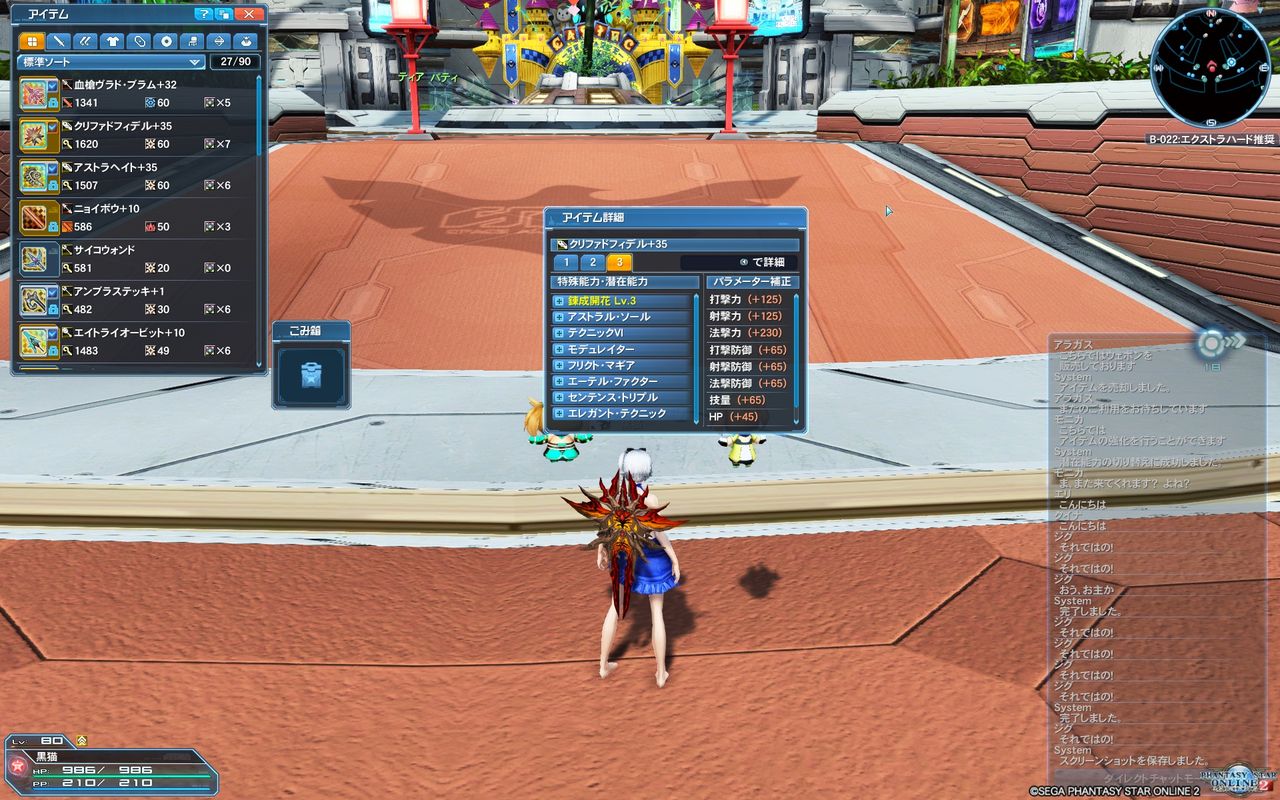Open the clothing category shirt icon
Viewport: 1280px width, 800px height.
(113, 41)
